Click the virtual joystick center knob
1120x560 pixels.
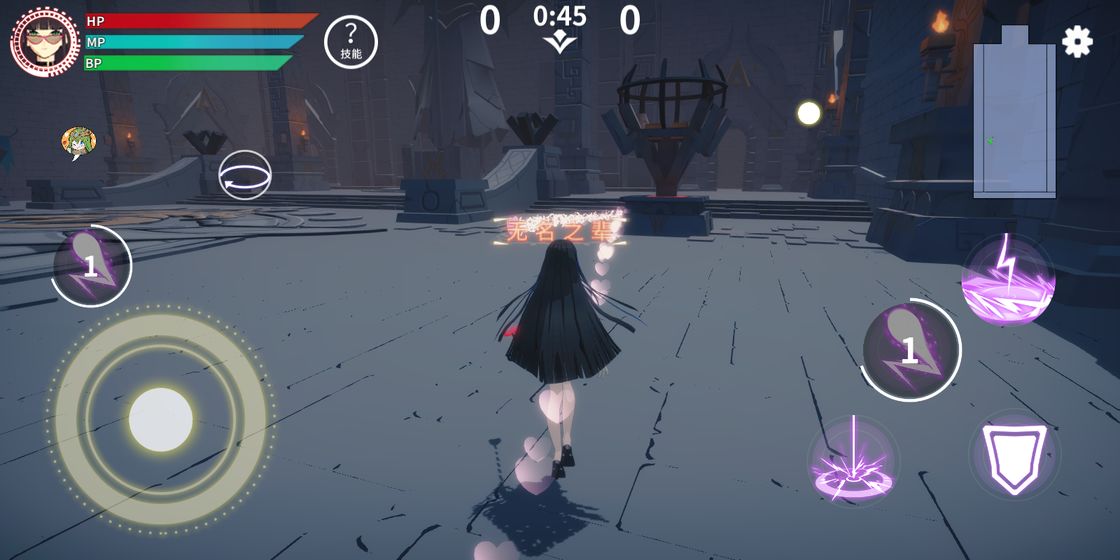click(161, 419)
